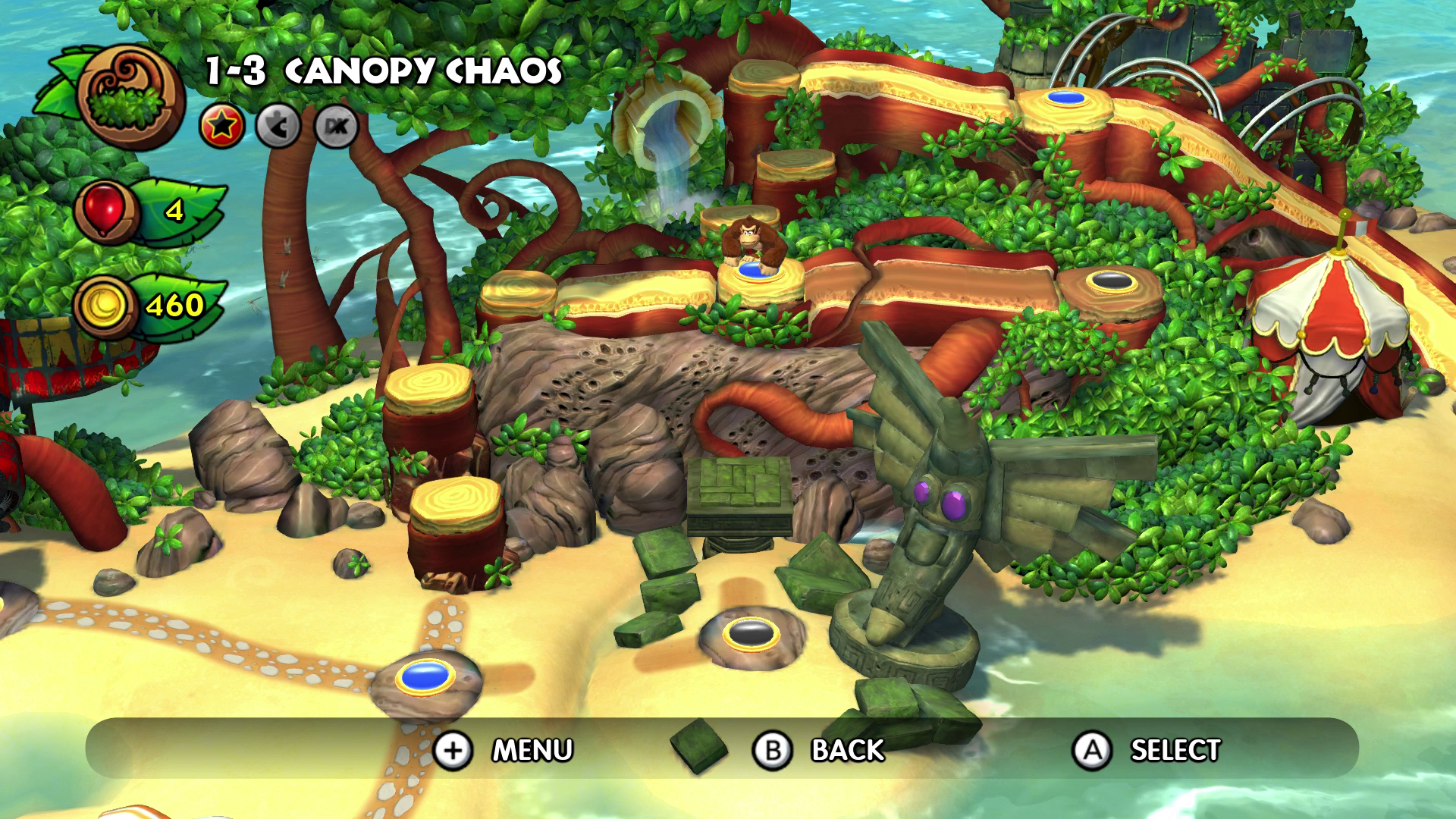Click the red star medal icon
This screenshot has width=1456, height=819.
click(x=221, y=127)
